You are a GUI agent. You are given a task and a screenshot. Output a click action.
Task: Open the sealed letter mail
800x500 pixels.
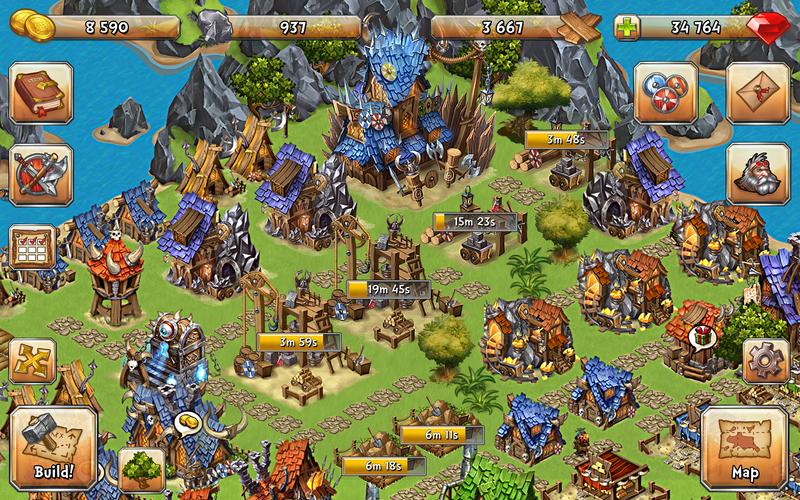click(757, 92)
